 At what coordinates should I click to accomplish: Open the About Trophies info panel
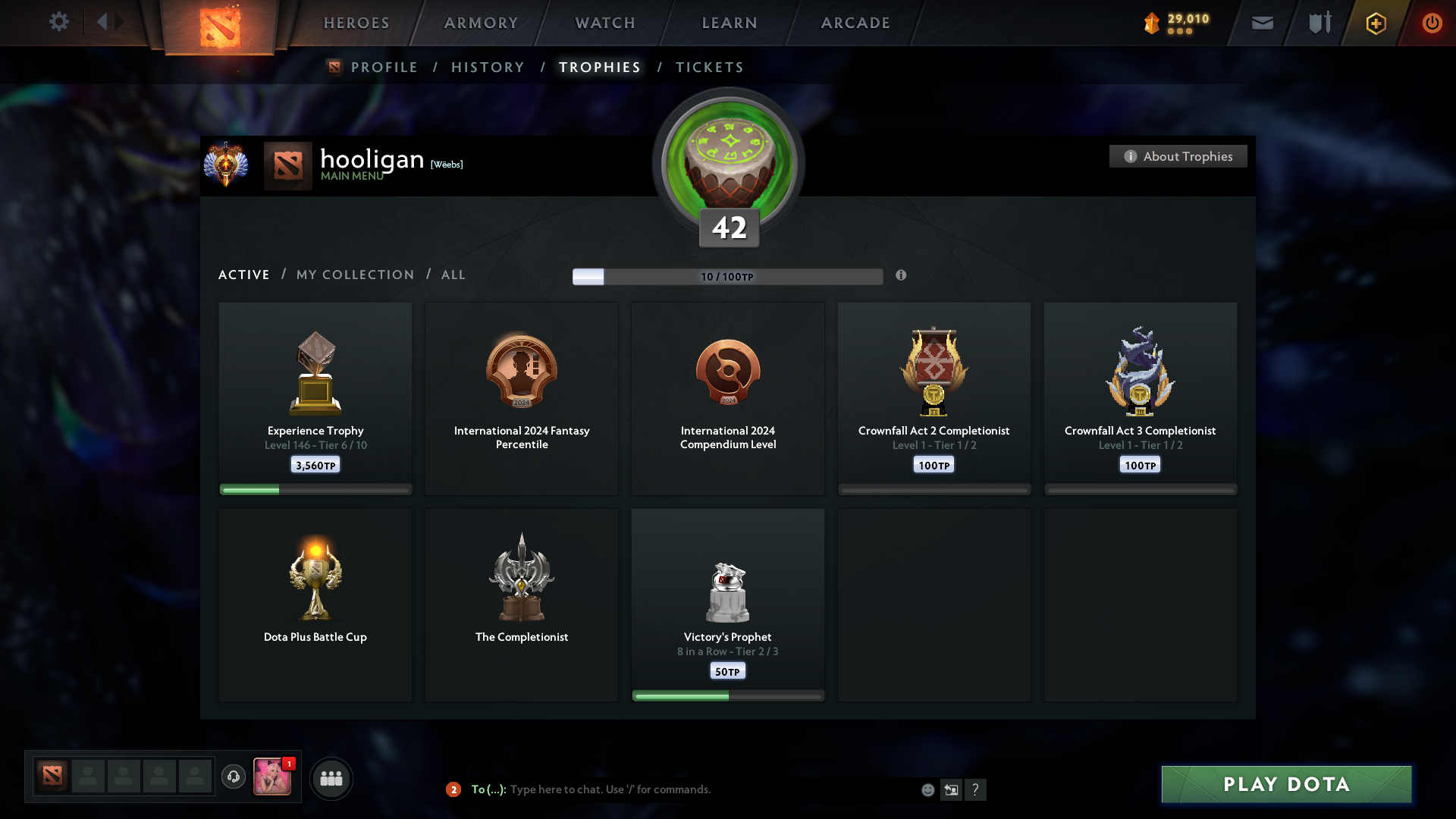(x=1178, y=156)
